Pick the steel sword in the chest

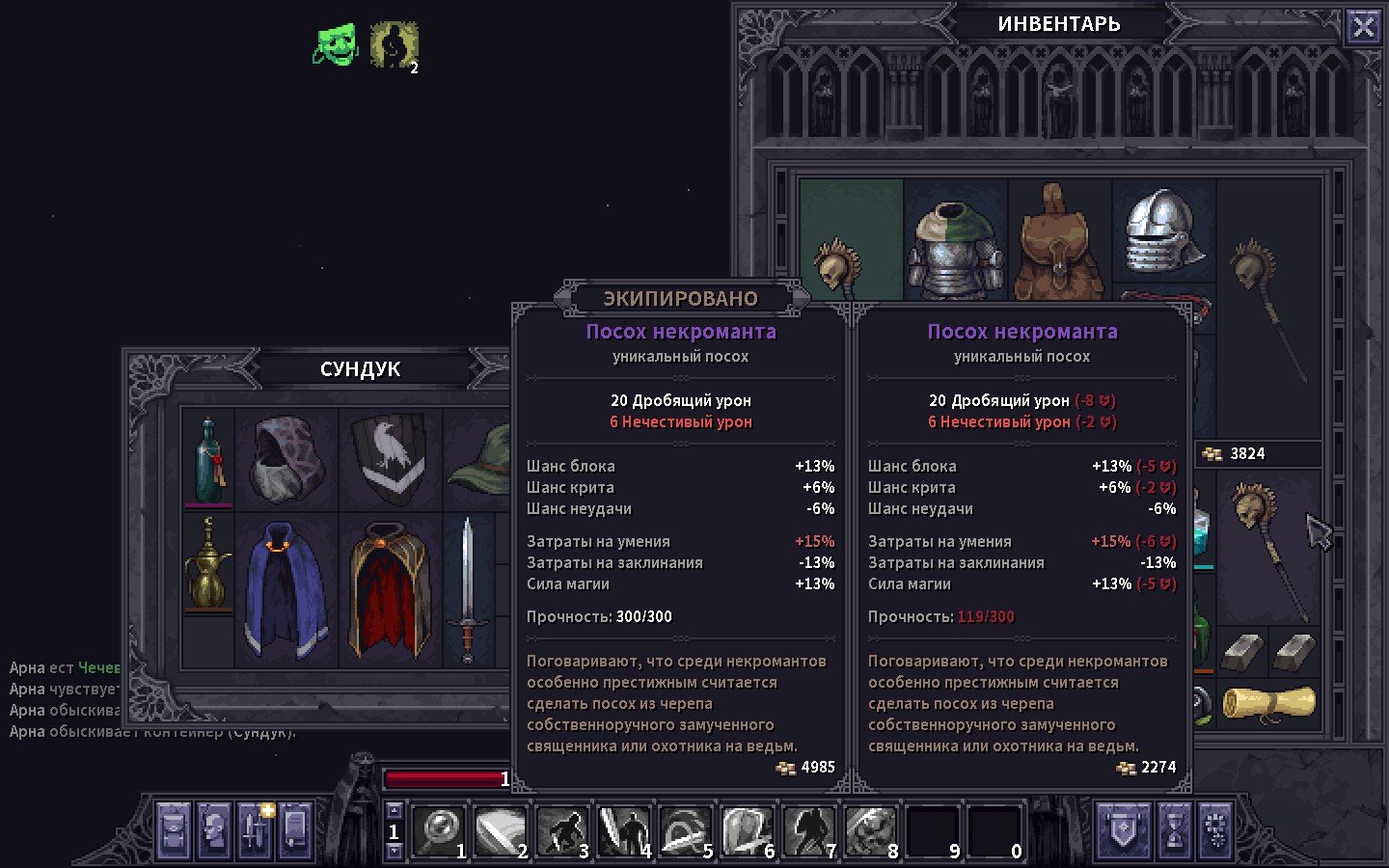pos(468,588)
